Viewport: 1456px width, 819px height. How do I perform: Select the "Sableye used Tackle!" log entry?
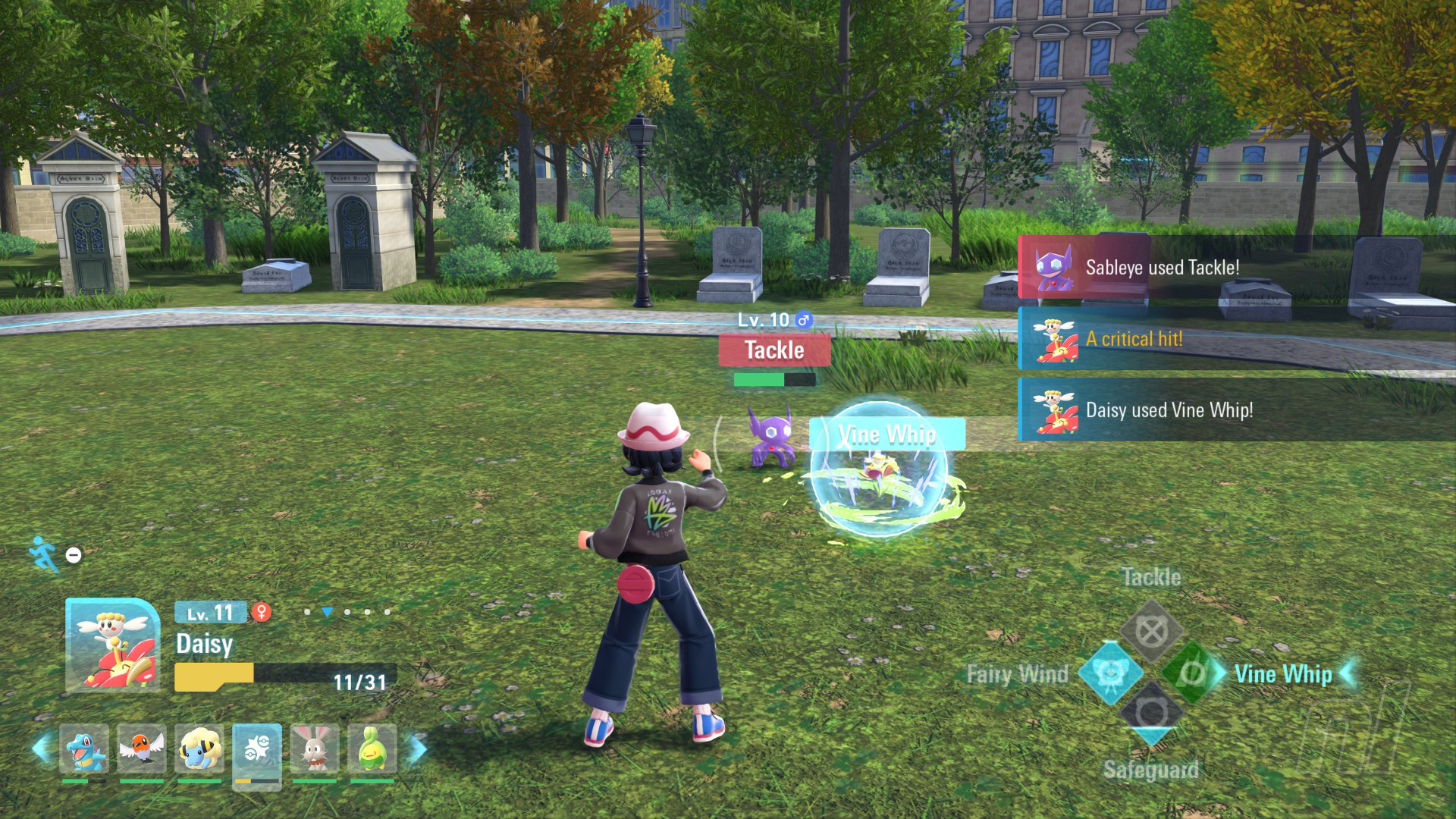point(1236,268)
